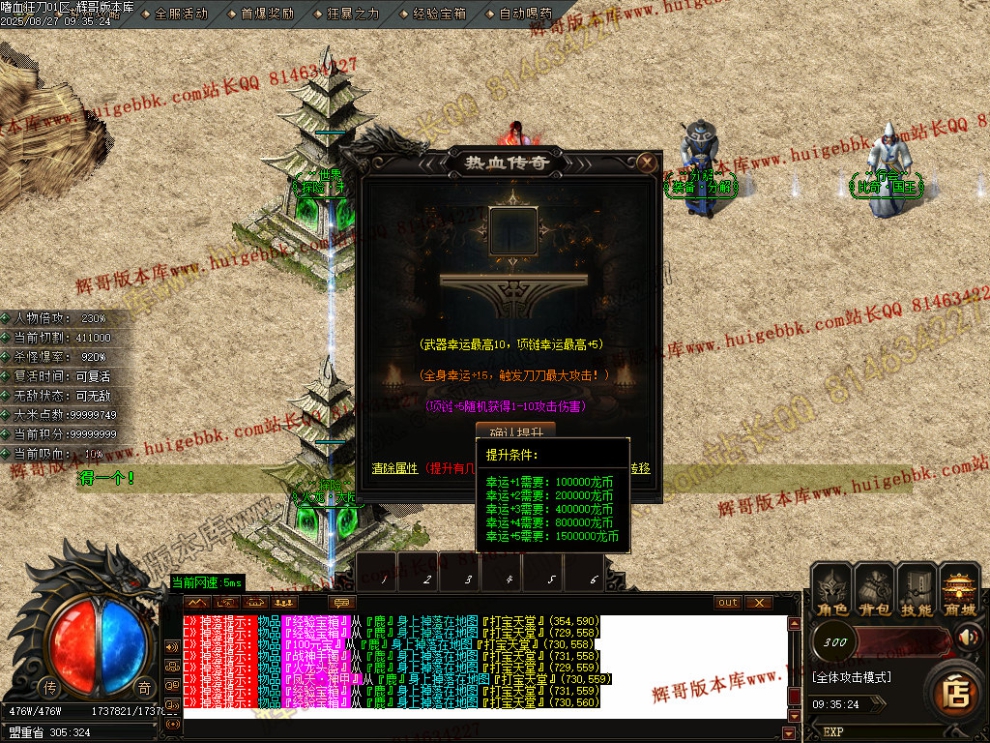Click the chat window's out button

(728, 602)
